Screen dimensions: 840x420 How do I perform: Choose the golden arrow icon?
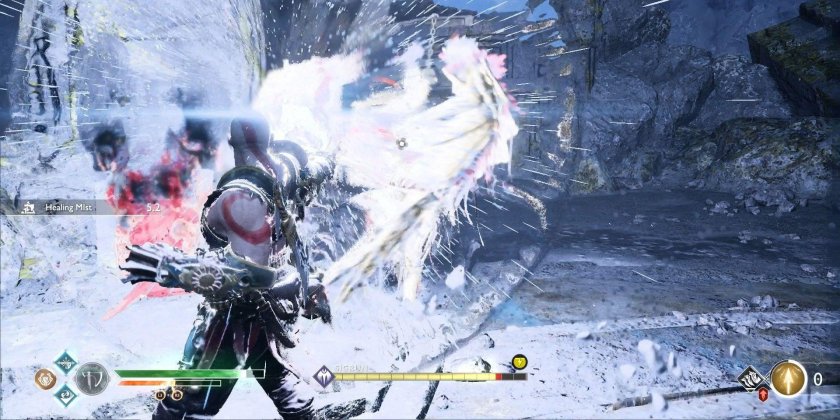click(788, 379)
